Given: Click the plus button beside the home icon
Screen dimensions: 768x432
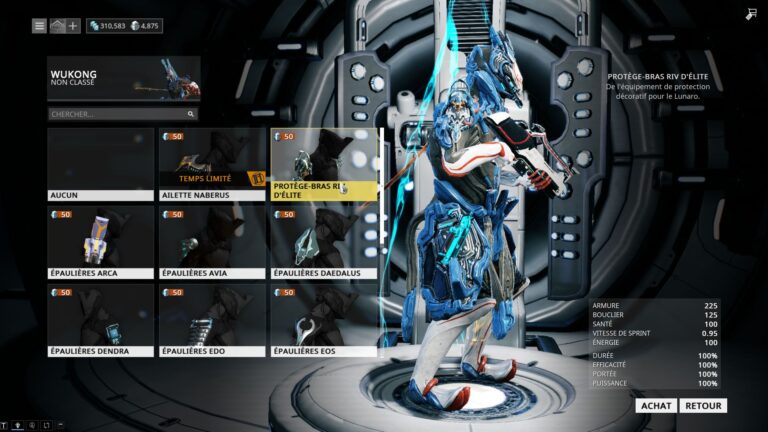Looking at the screenshot, I should (x=73, y=26).
